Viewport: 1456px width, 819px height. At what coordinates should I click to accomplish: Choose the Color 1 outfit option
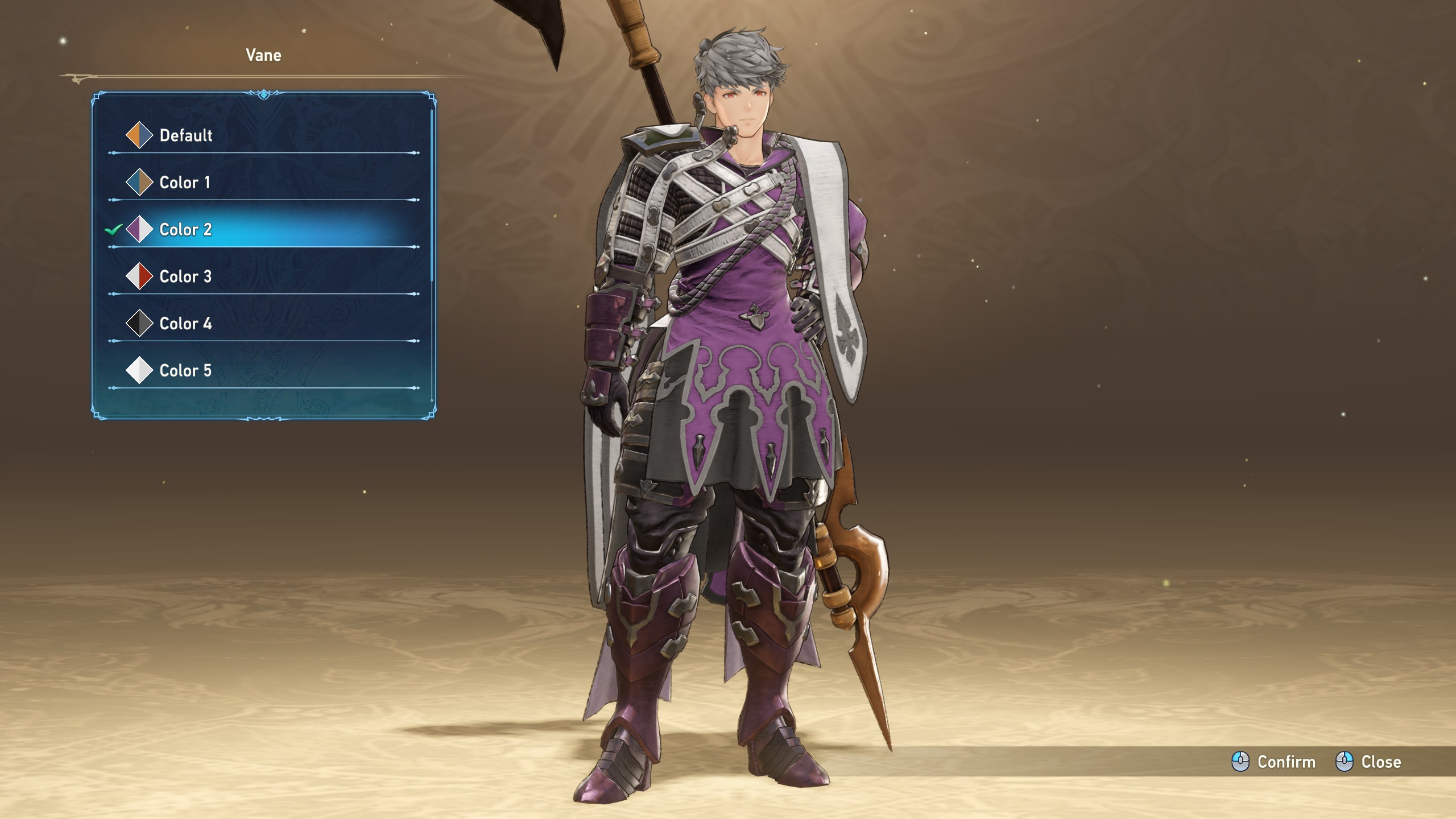point(184,183)
